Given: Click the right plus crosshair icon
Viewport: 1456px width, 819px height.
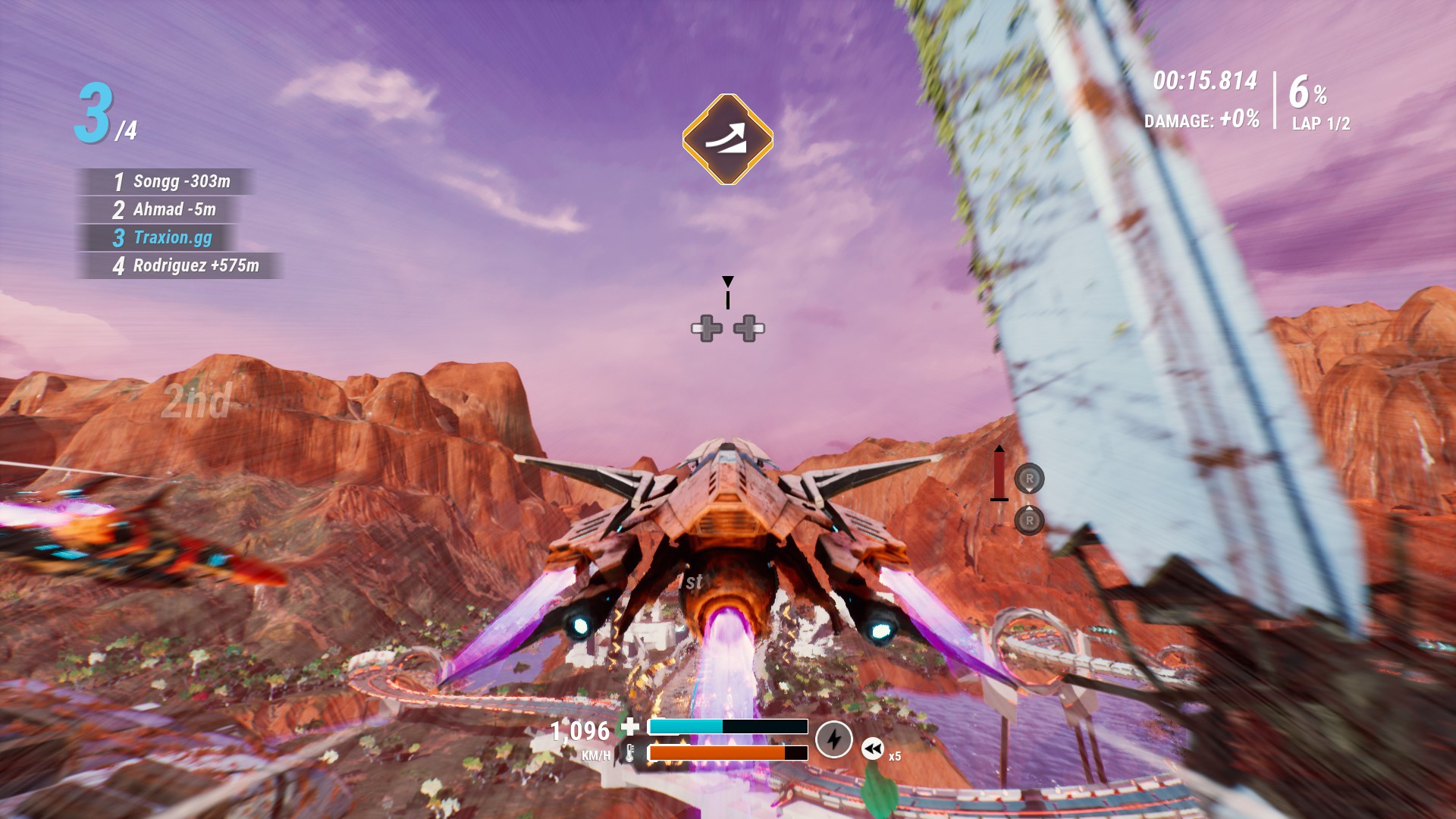Looking at the screenshot, I should [749, 328].
